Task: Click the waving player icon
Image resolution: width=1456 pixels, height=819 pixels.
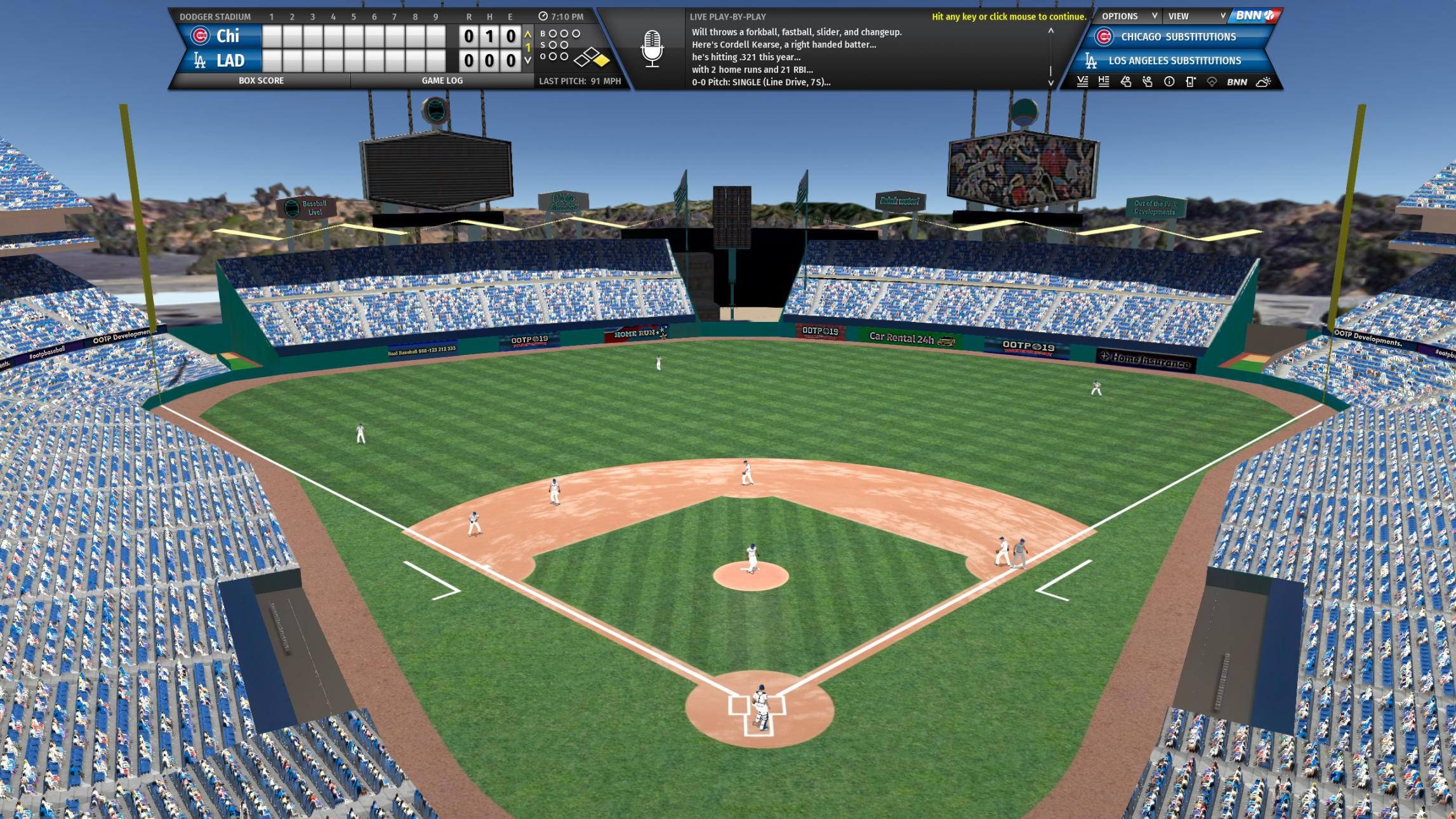Action: pos(1148,82)
